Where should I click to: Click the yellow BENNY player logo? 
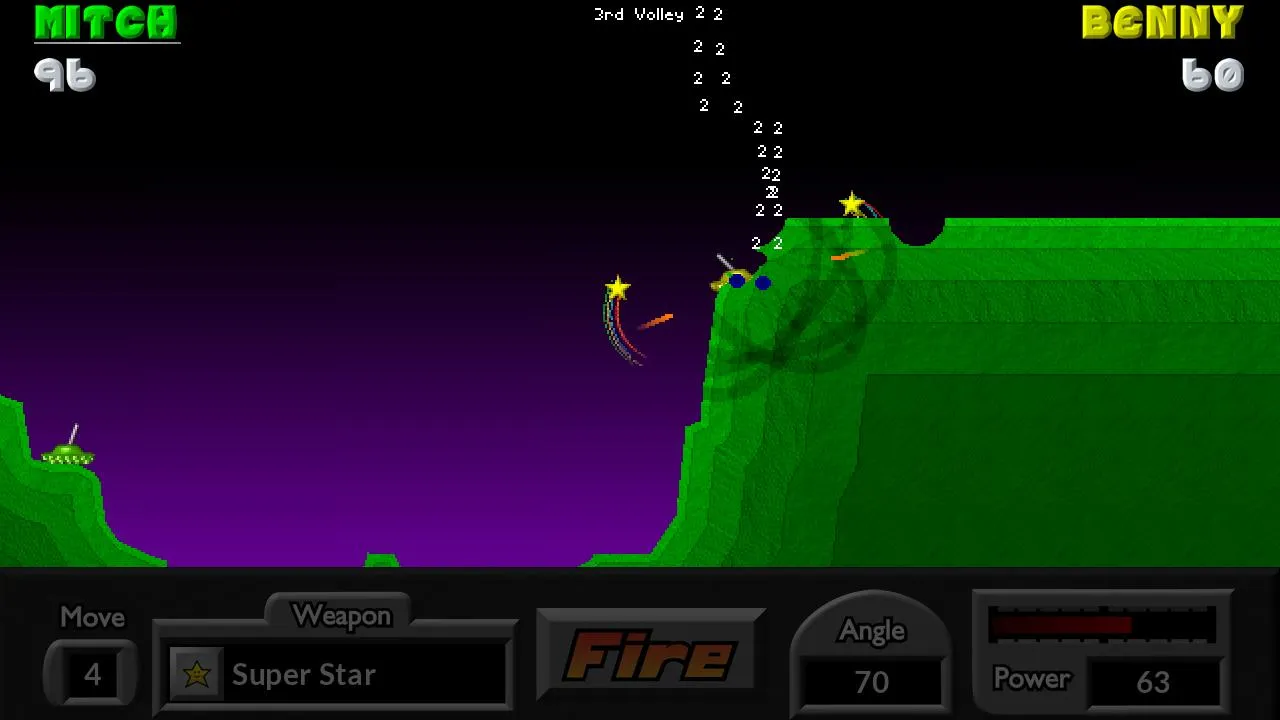click(x=1163, y=22)
